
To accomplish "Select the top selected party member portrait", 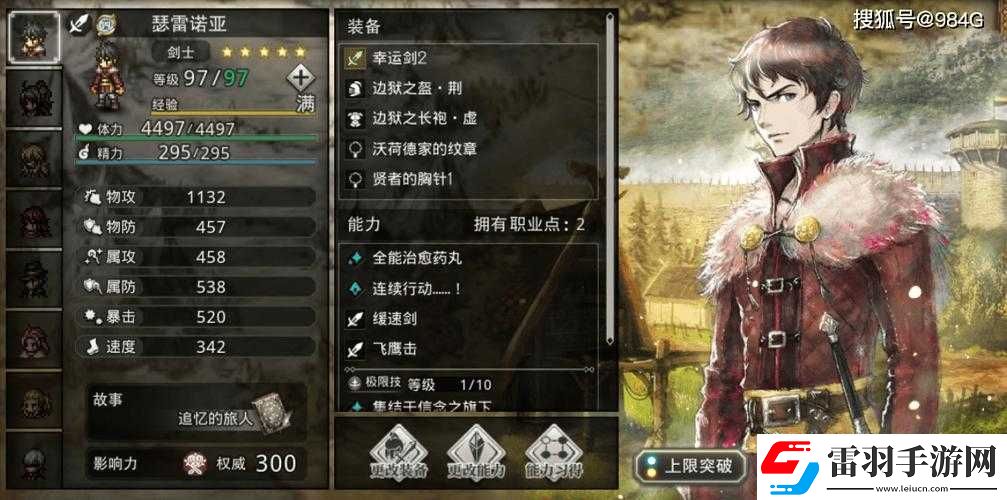I will (x=33, y=35).
